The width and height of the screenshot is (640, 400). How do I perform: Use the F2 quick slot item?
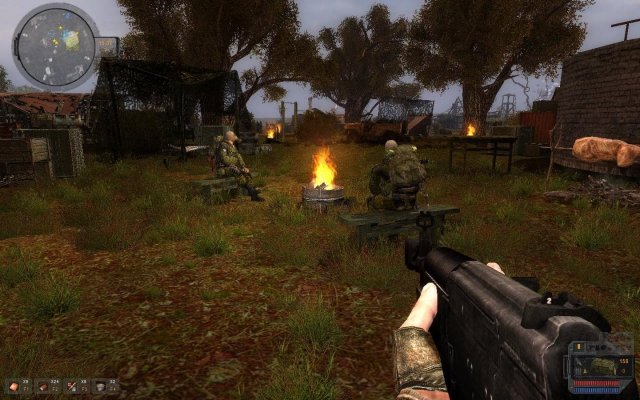[x=44, y=385]
